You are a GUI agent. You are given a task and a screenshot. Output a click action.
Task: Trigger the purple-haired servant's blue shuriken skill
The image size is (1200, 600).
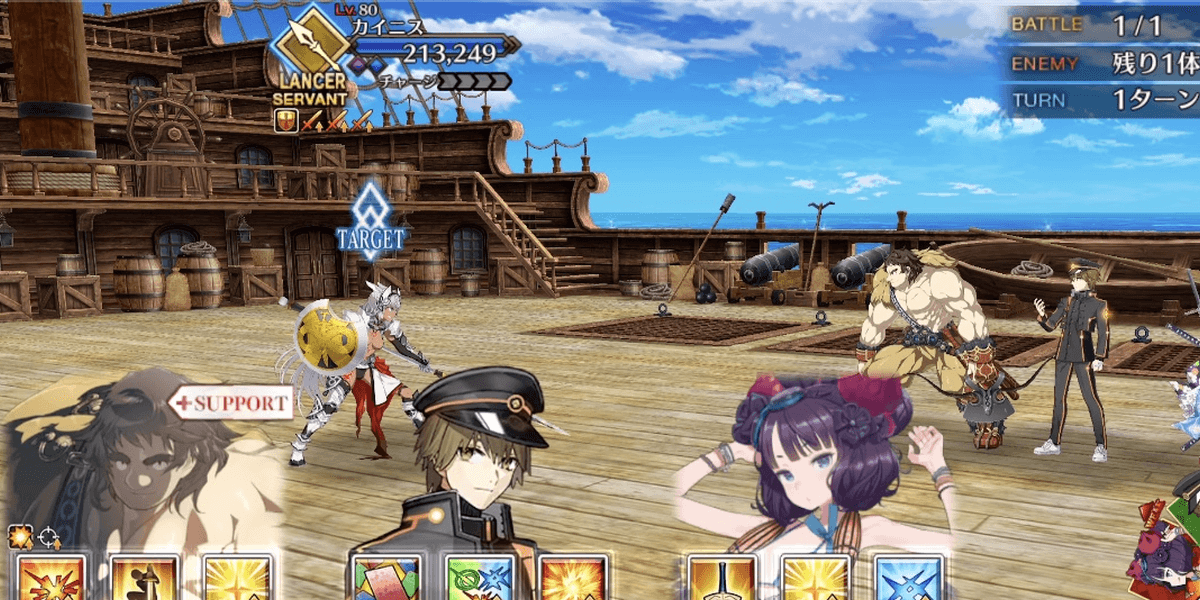coord(909,578)
